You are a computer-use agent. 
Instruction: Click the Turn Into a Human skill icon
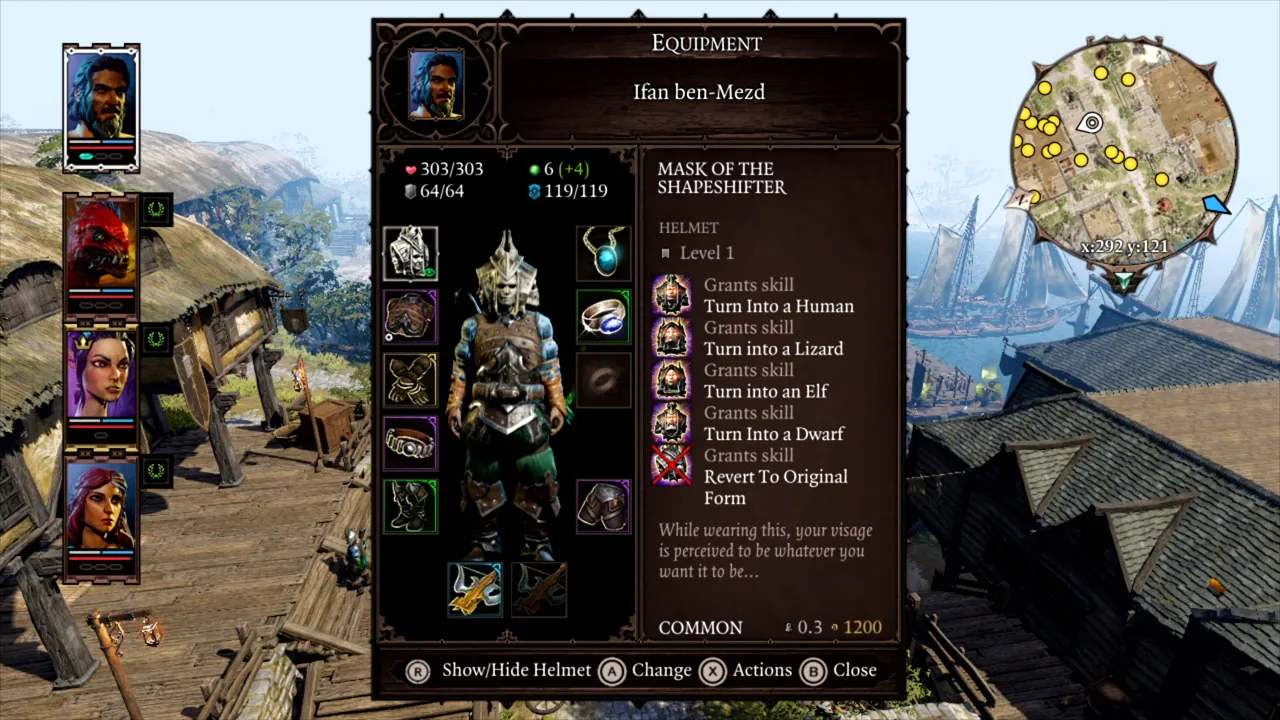point(671,295)
